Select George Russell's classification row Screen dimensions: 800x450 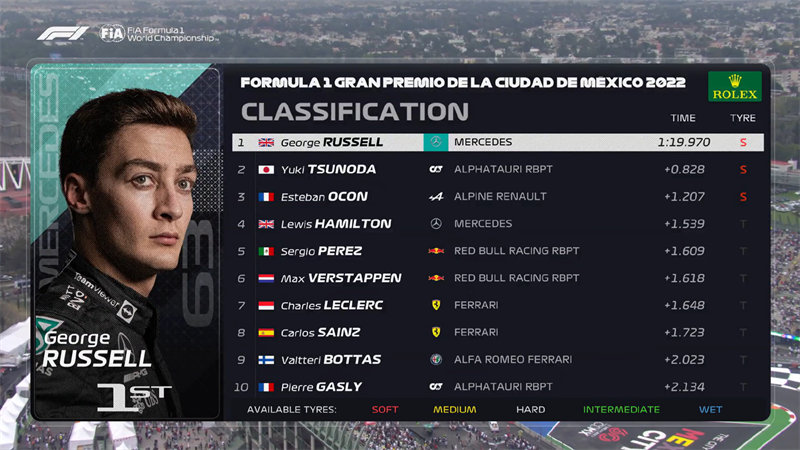(497, 142)
